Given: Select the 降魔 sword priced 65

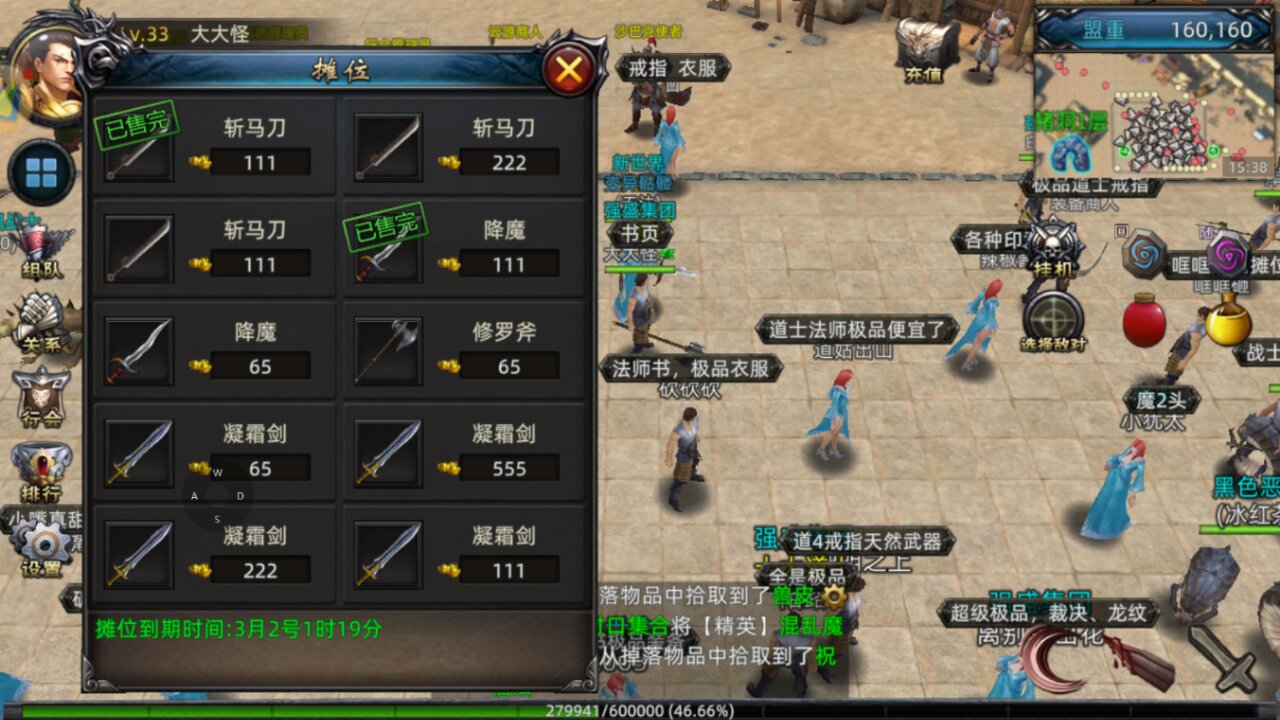Looking at the screenshot, I should pos(213,350).
